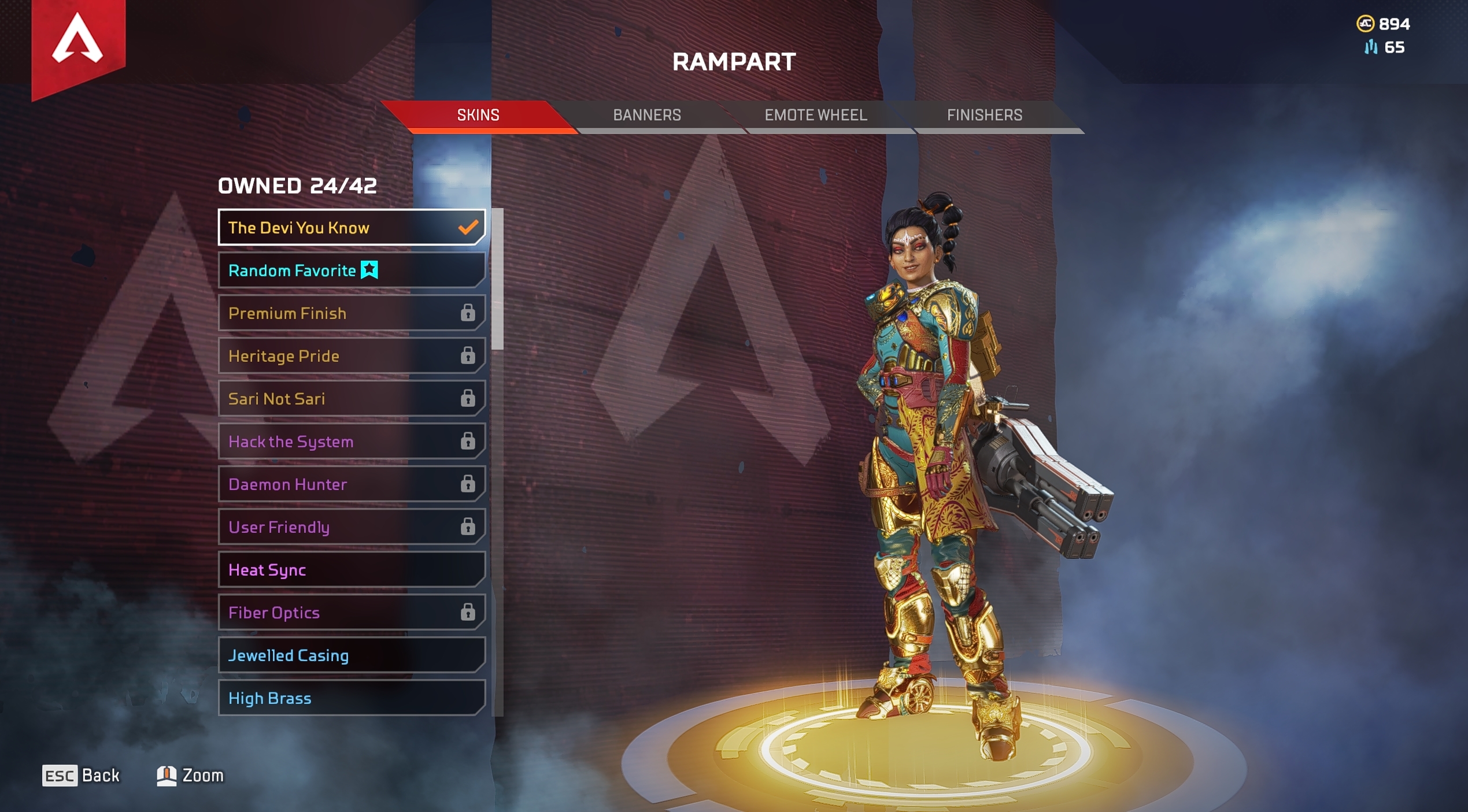Select the High Brass skin
1468x812 pixels.
(351, 698)
